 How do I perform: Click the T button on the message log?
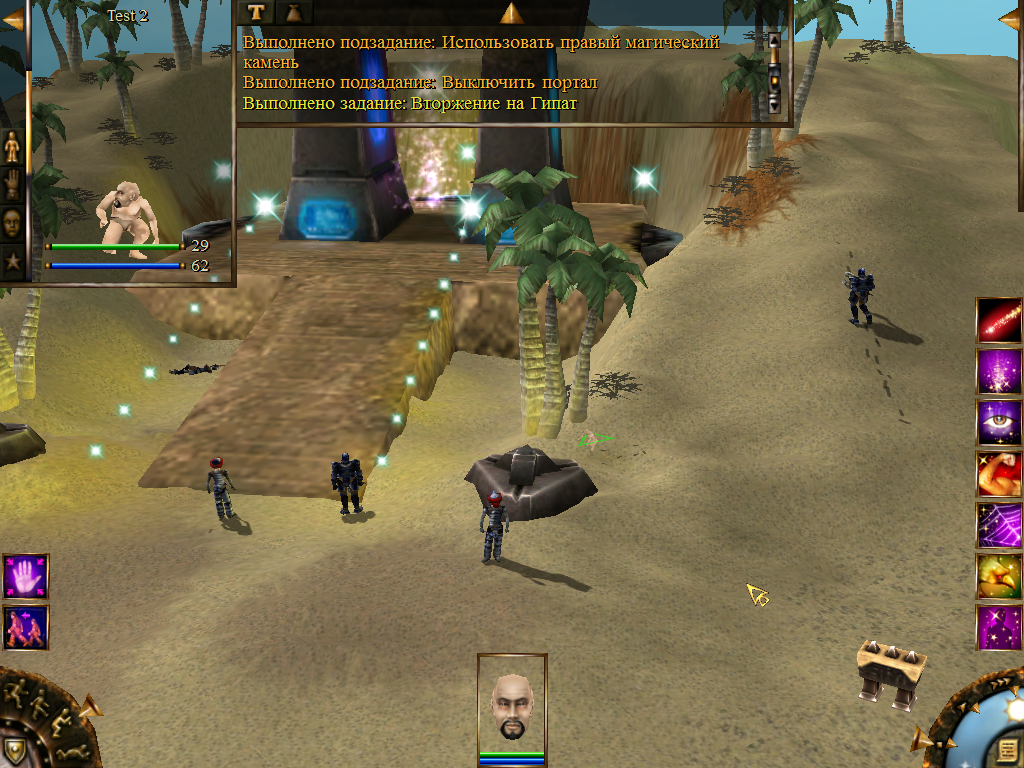(257, 12)
